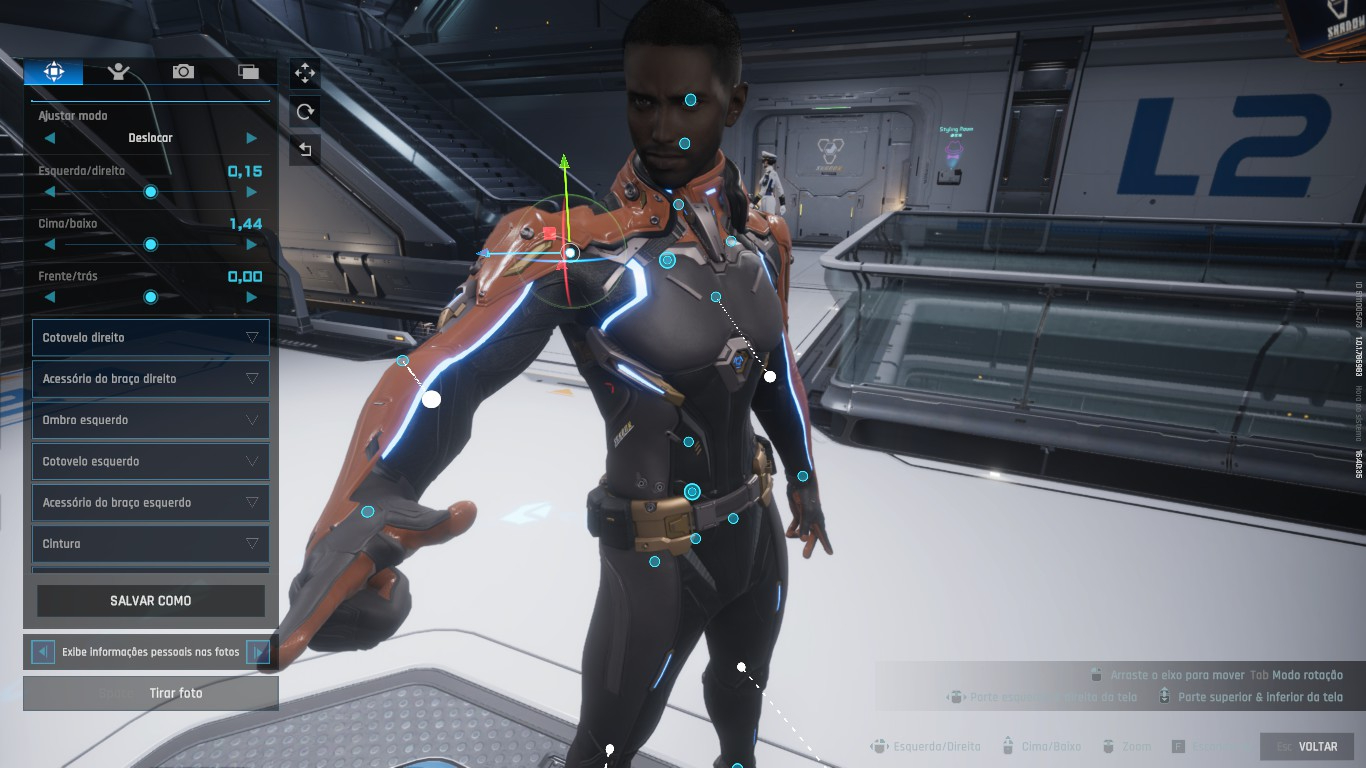Click the Cima/baixo slider handle
Screen dimensions: 1366x768
click(151, 244)
